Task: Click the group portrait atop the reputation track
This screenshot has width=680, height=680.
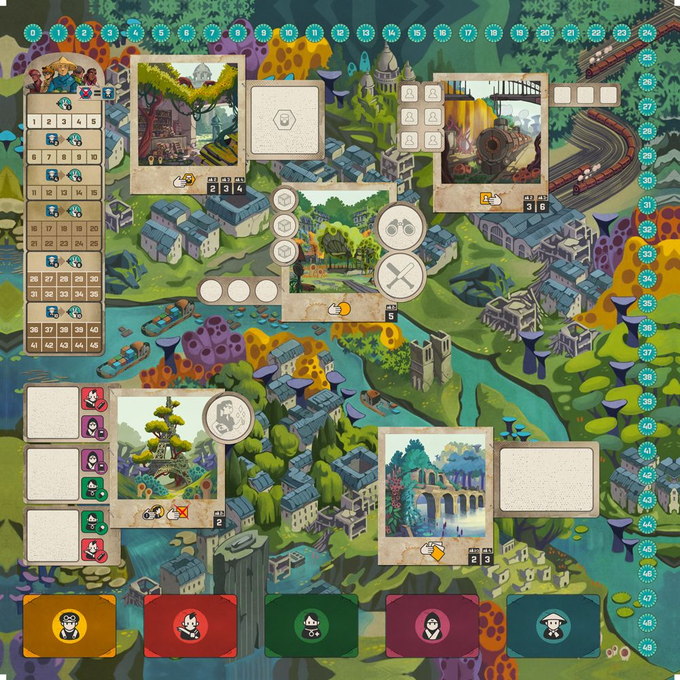Action: click(x=65, y=73)
